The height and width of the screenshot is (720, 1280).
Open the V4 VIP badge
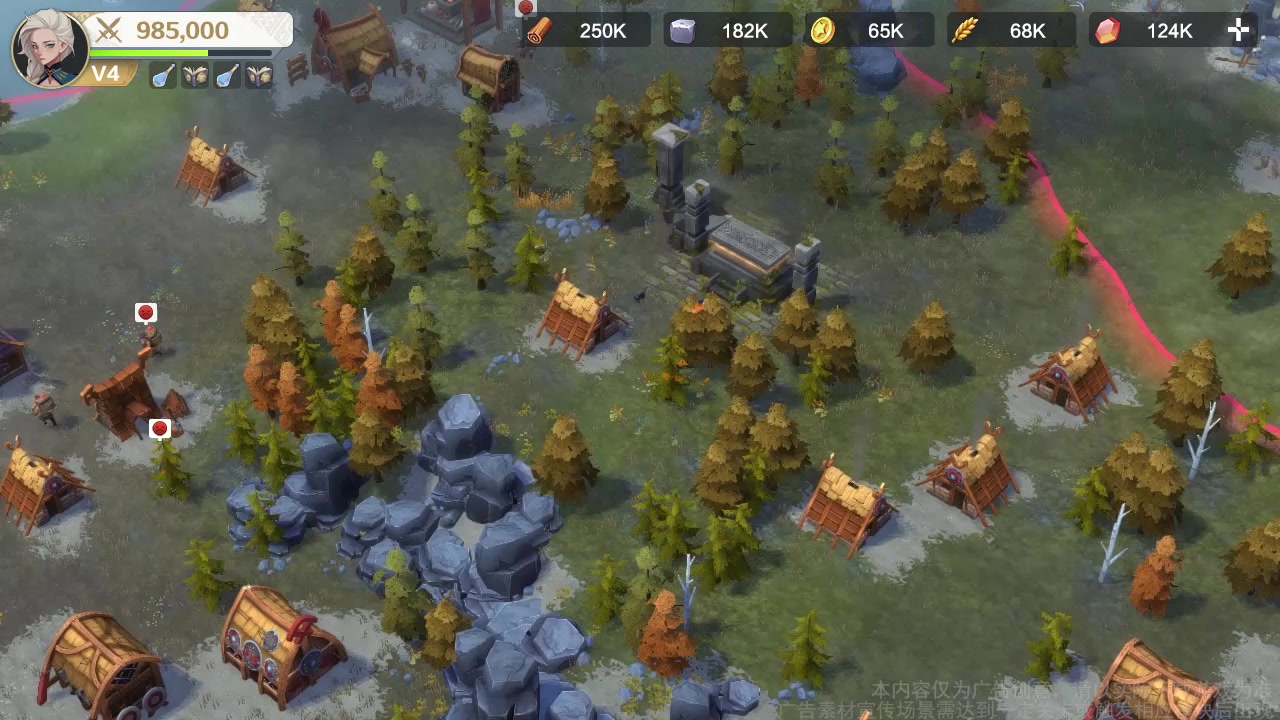coord(107,74)
